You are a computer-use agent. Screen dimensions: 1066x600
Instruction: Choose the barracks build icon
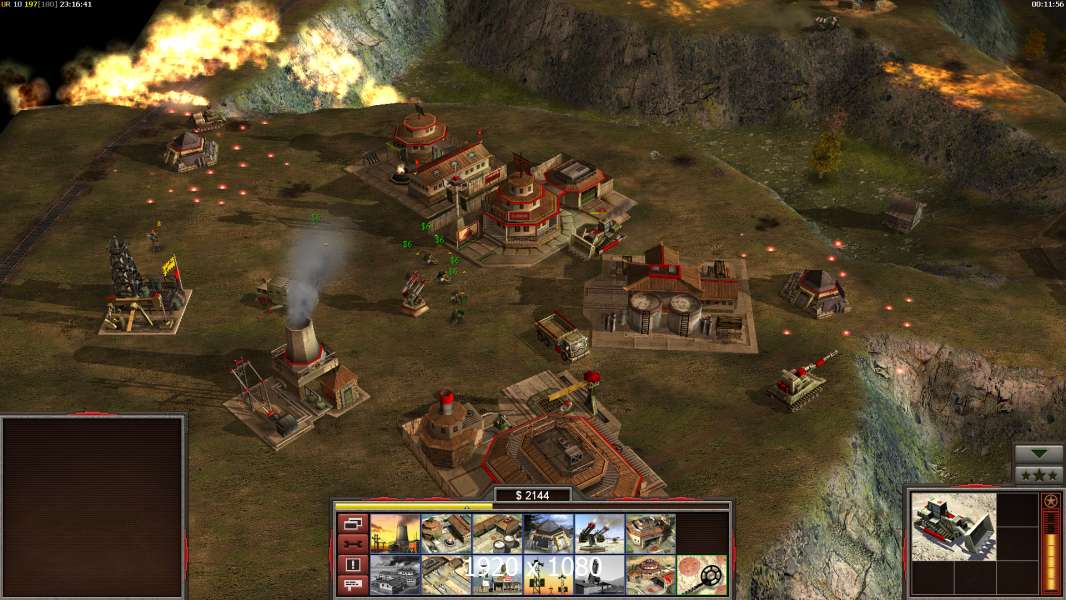point(446,534)
